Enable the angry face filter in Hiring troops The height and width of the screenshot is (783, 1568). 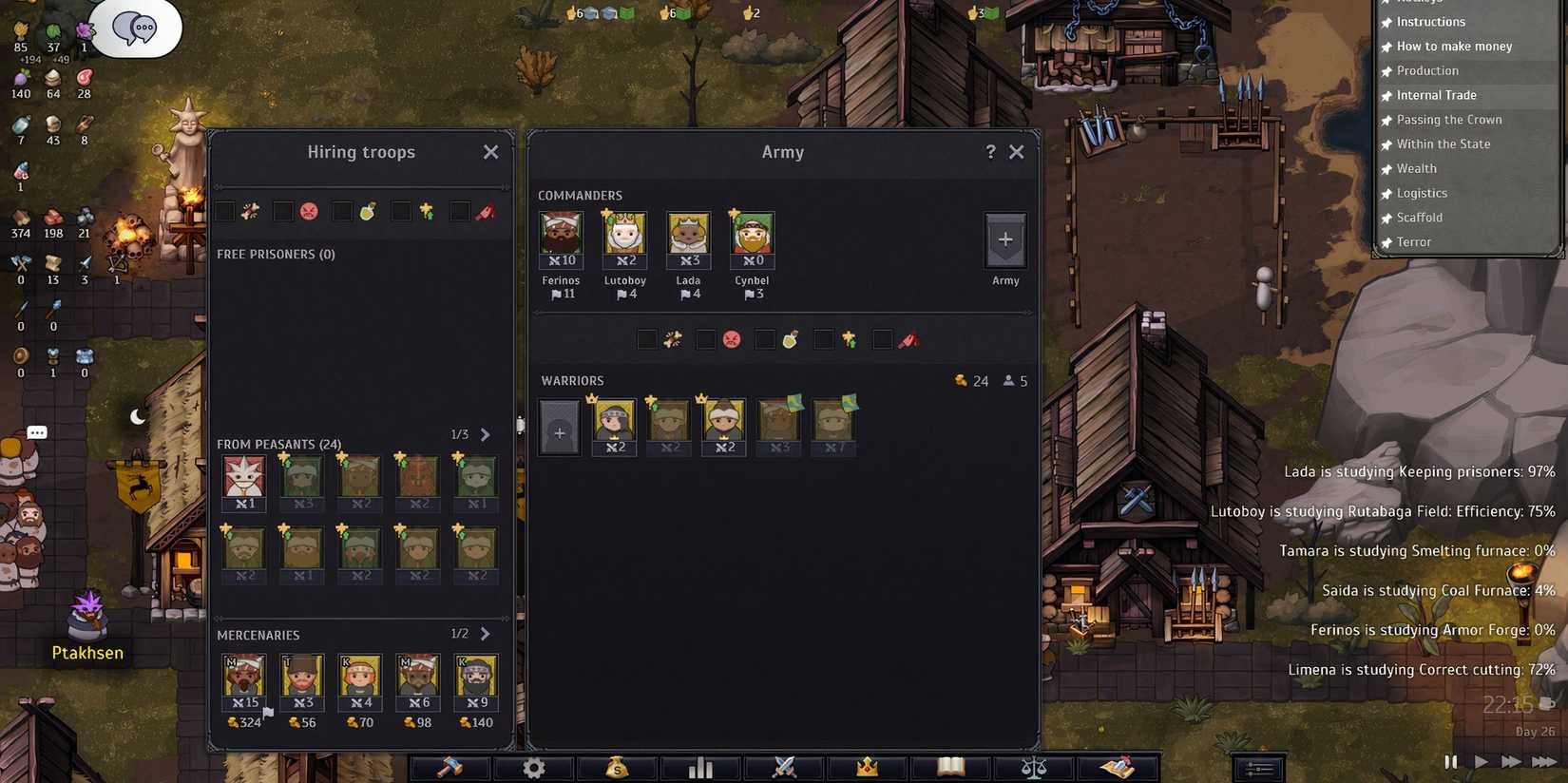tap(283, 211)
